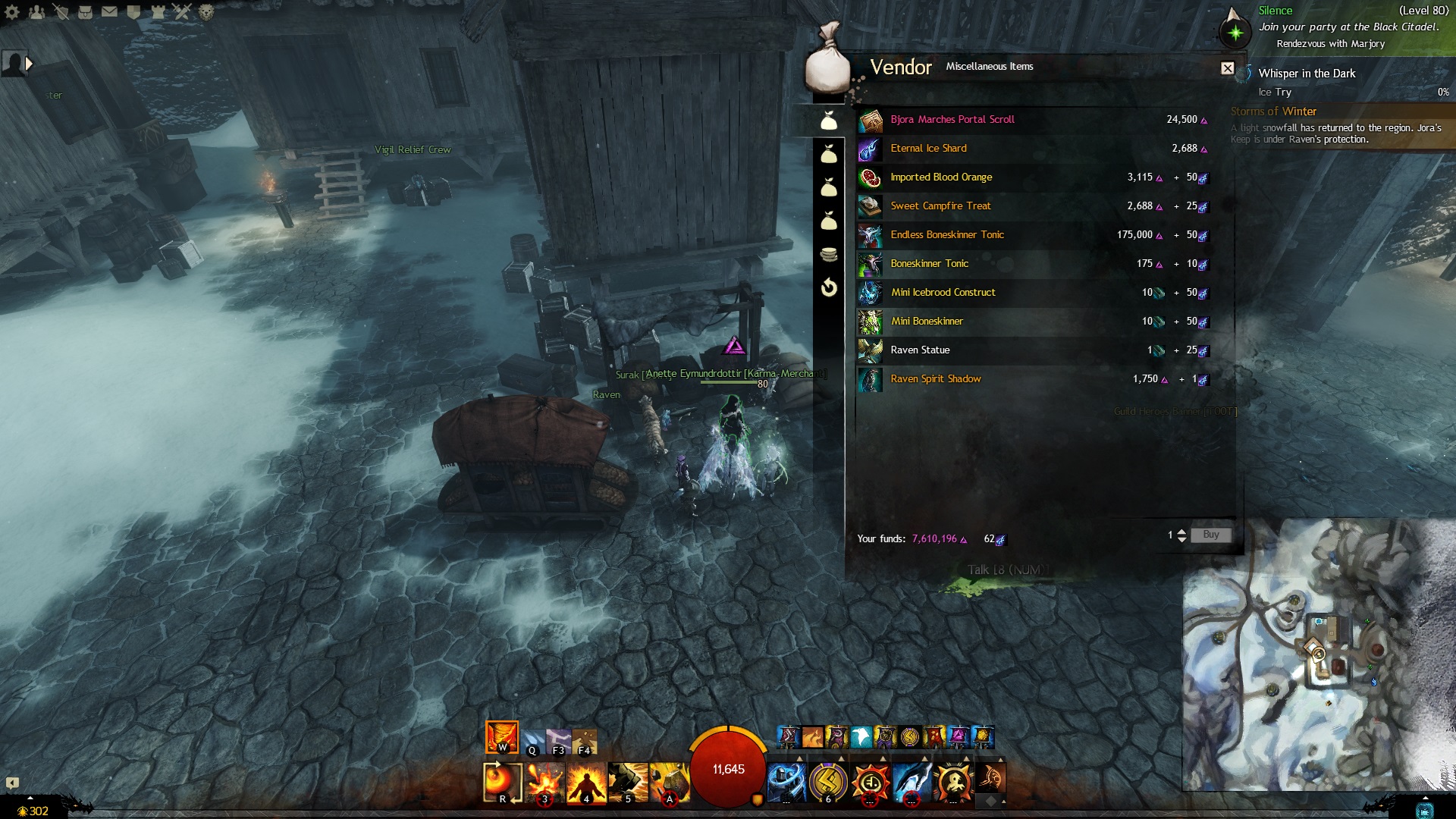Select the Mini Boneskinner item
1456x819 pixels.
[x=927, y=322]
